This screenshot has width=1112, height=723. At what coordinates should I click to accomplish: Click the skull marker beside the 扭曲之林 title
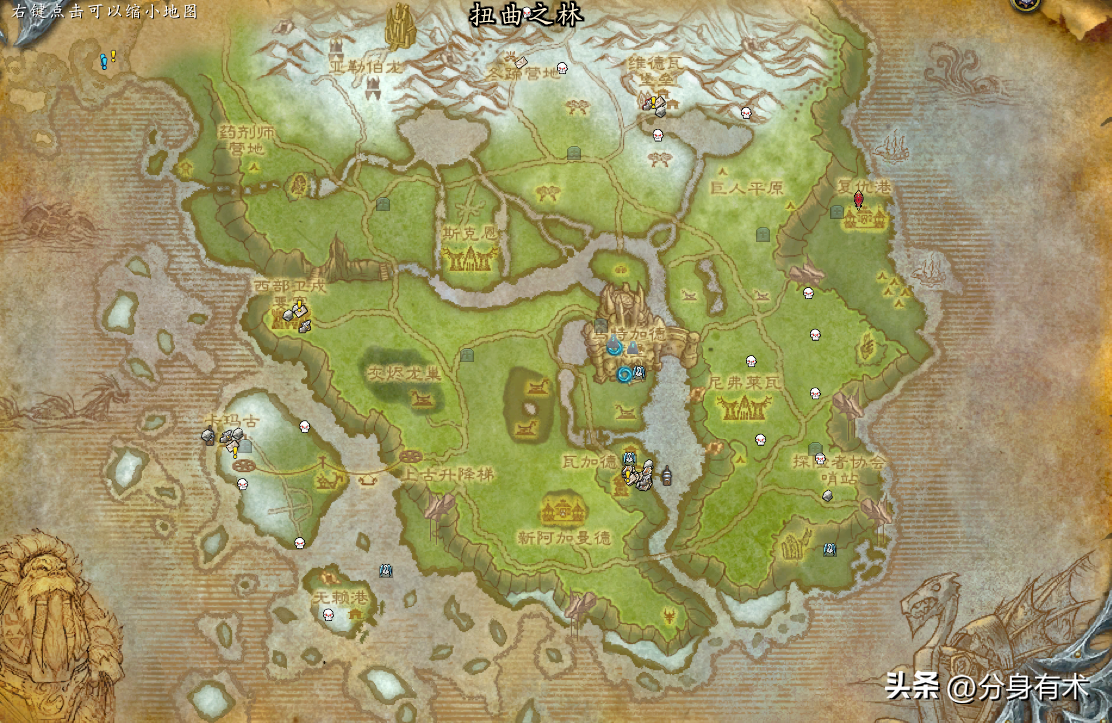(x=527, y=12)
